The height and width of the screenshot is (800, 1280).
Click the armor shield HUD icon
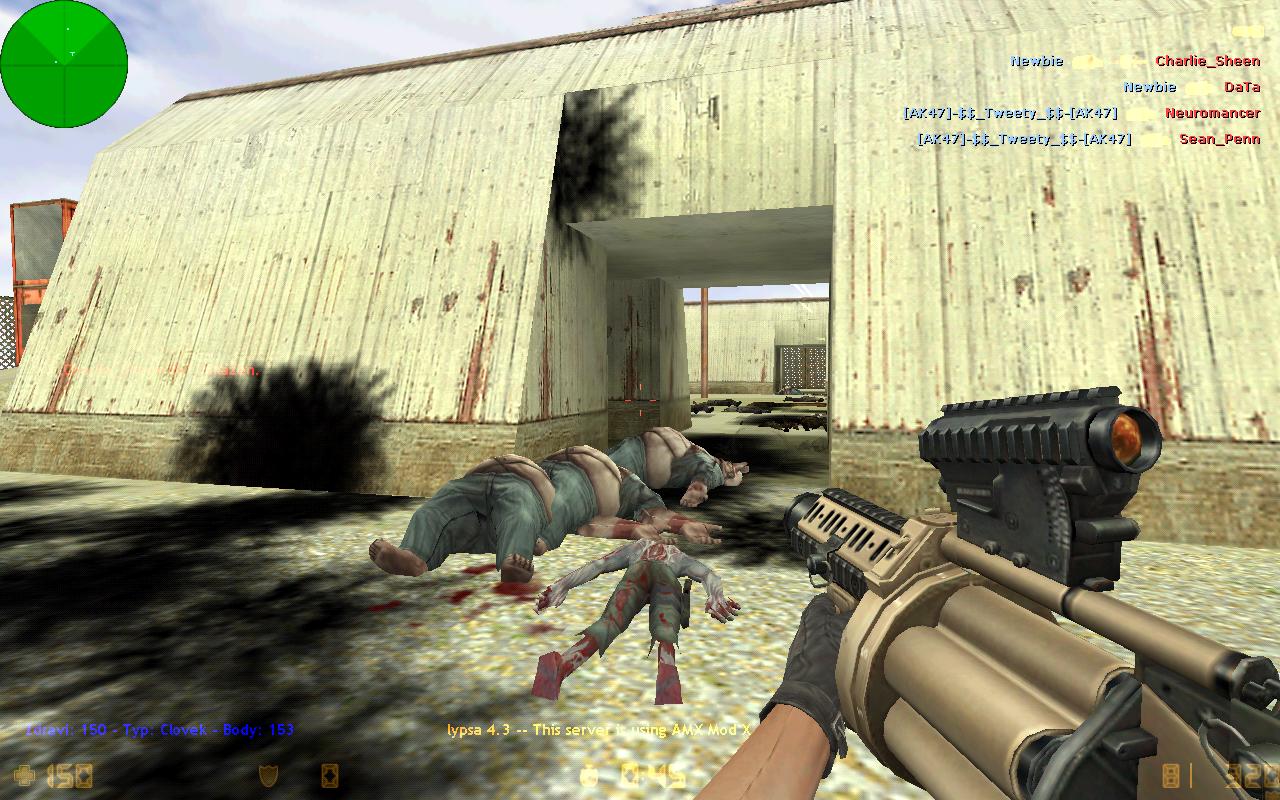(x=268, y=775)
